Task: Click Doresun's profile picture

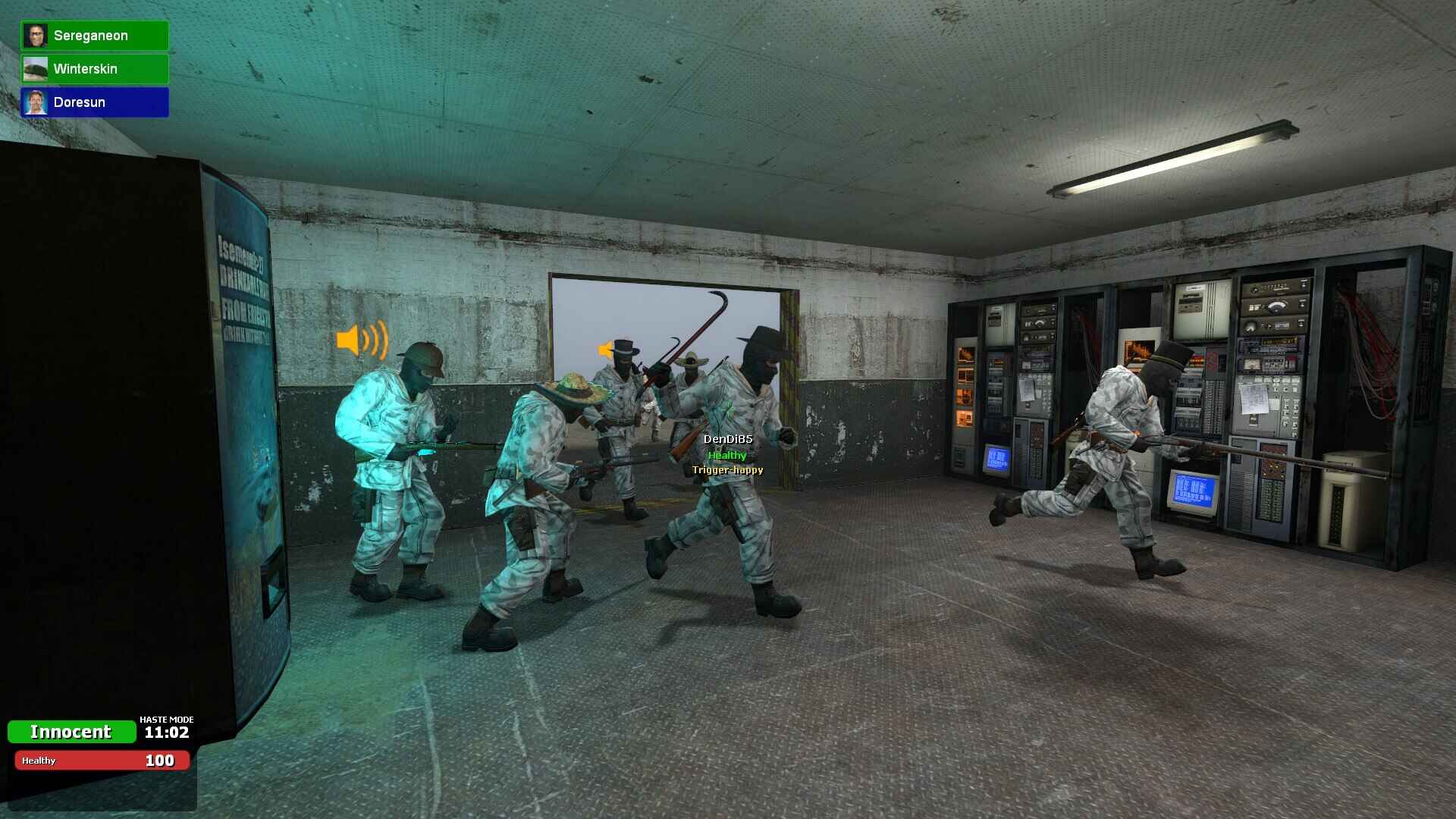Action: [x=36, y=102]
